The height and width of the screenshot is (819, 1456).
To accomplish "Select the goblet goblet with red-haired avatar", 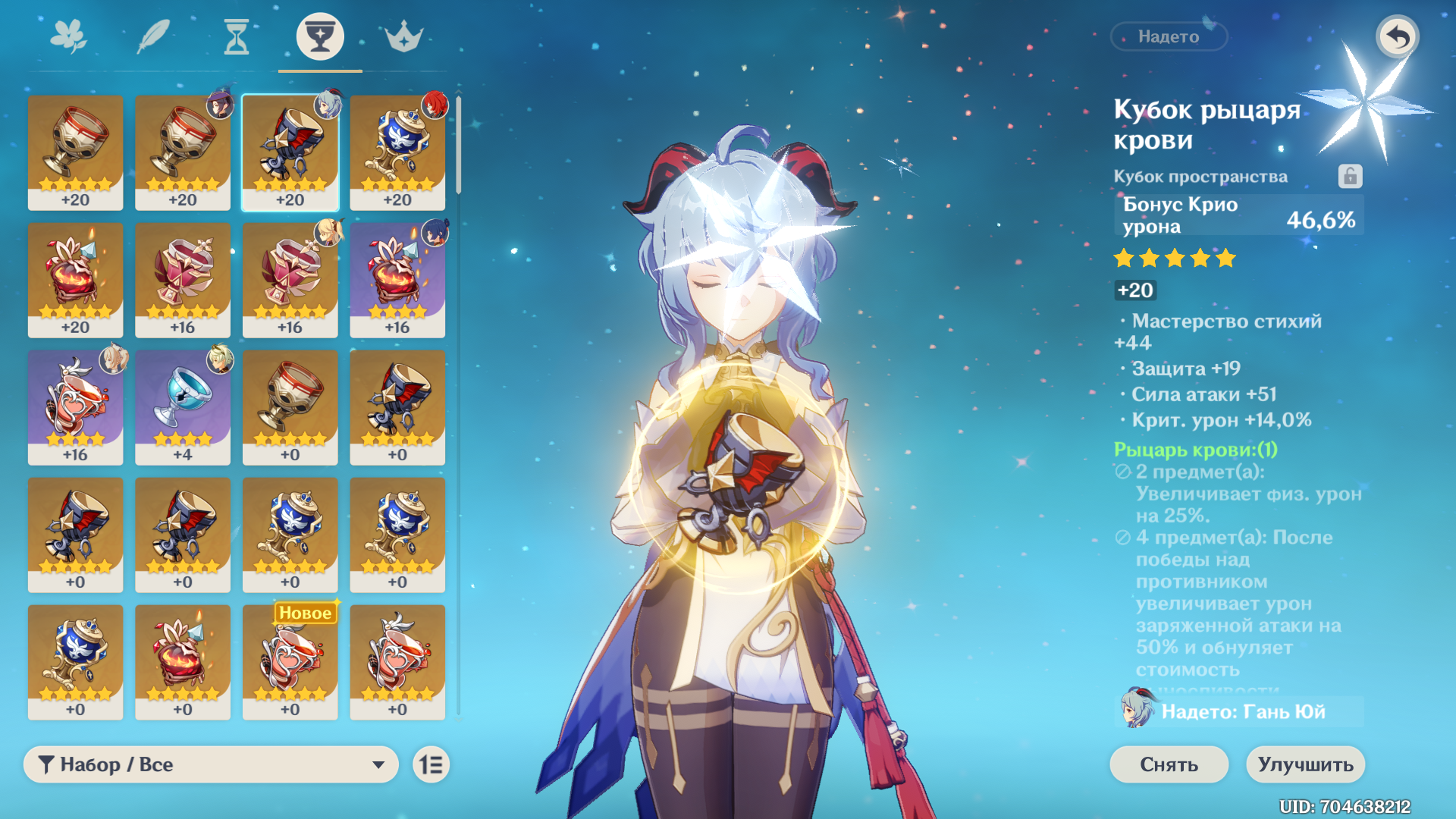I will (397, 152).
